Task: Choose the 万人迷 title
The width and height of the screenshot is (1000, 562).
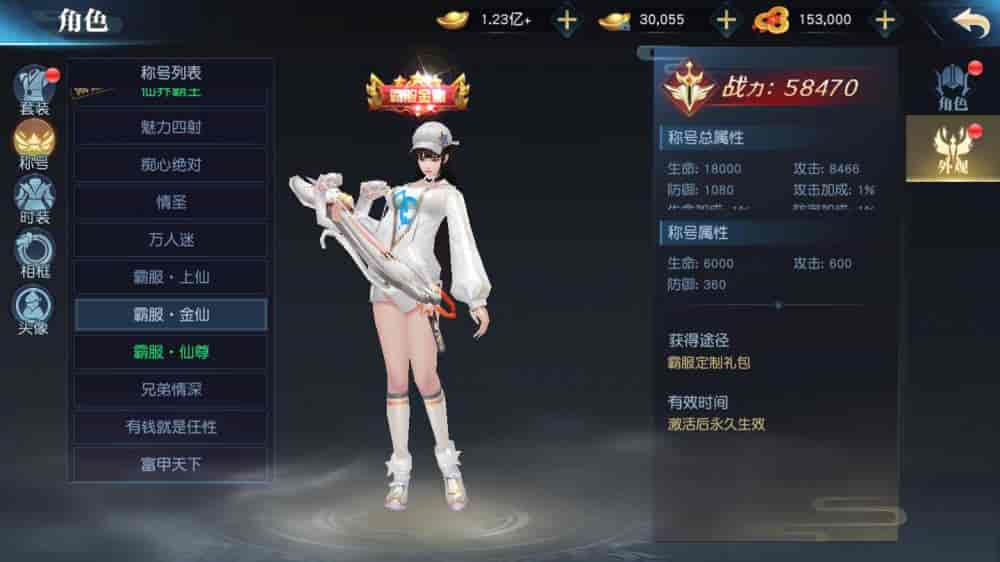Action: (171, 239)
